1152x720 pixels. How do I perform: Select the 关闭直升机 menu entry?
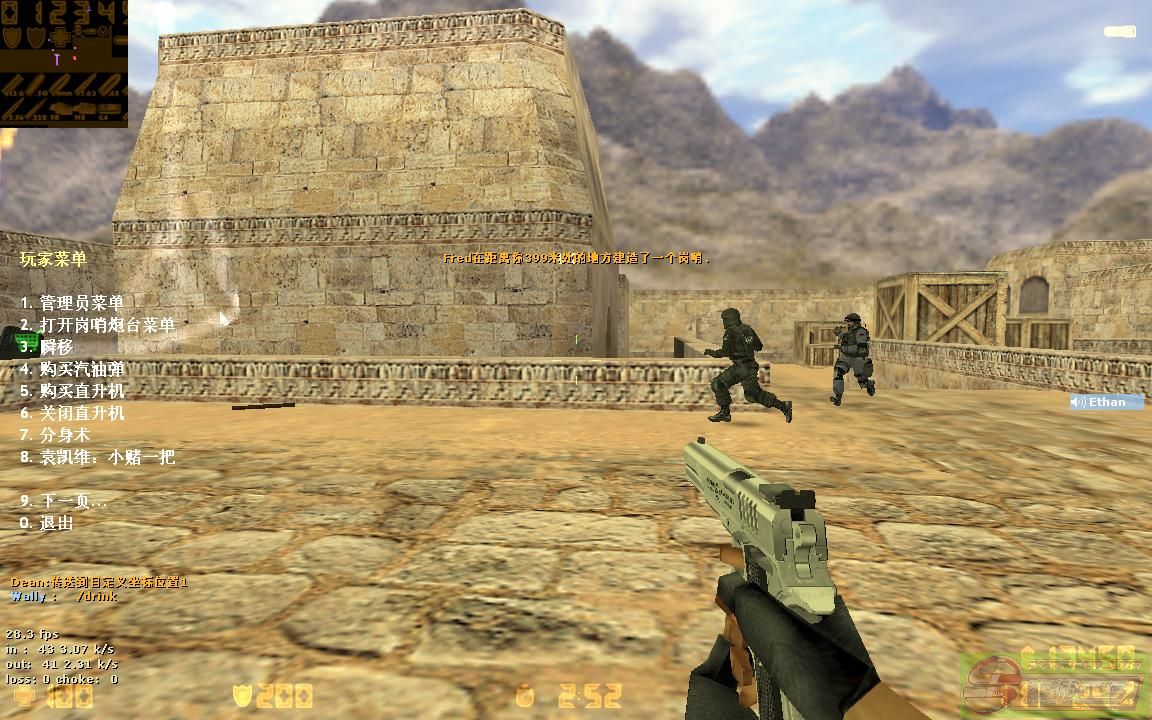(72, 413)
